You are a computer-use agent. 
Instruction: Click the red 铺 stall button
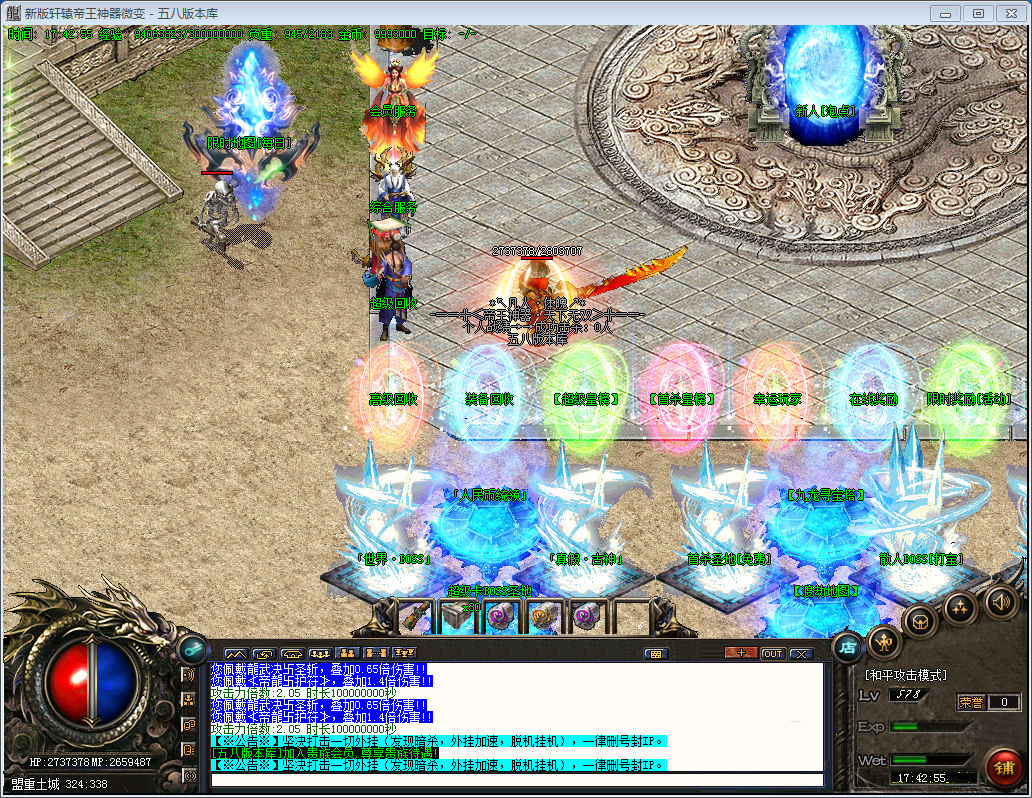pyautogui.click(x=1003, y=768)
